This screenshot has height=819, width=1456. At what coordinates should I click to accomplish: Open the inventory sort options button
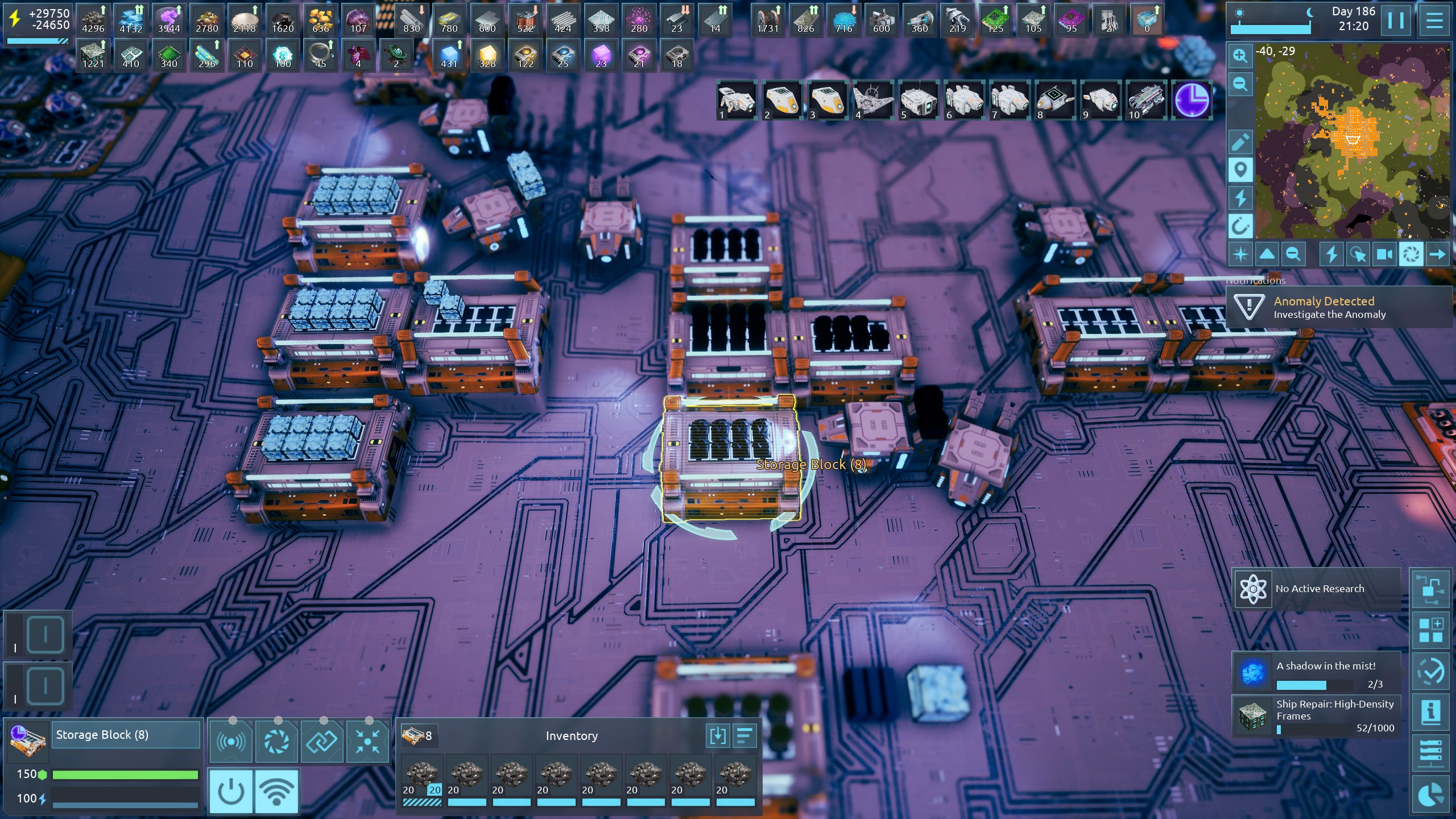tap(744, 735)
